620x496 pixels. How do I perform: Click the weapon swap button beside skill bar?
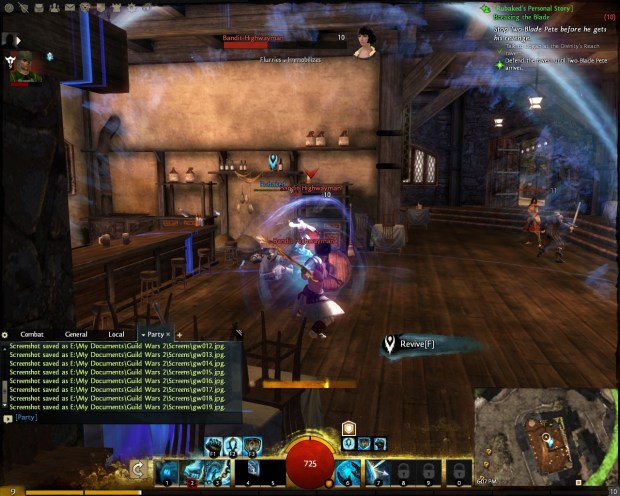pyautogui.click(x=139, y=469)
